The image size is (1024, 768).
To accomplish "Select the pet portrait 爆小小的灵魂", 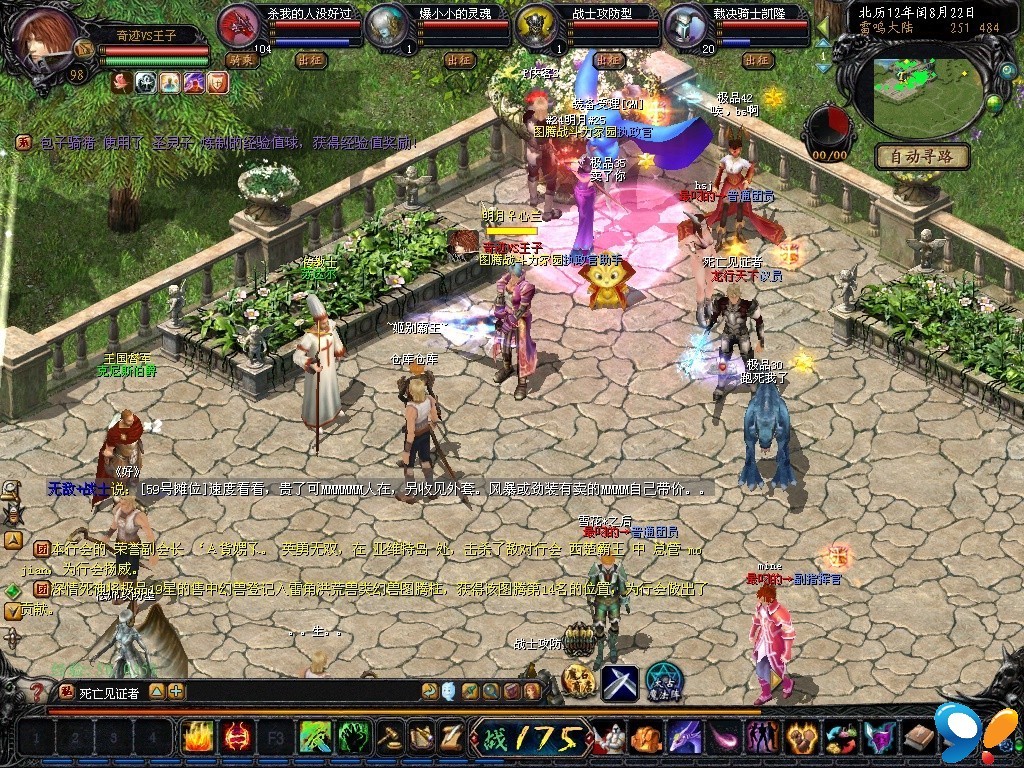I will 387,25.
